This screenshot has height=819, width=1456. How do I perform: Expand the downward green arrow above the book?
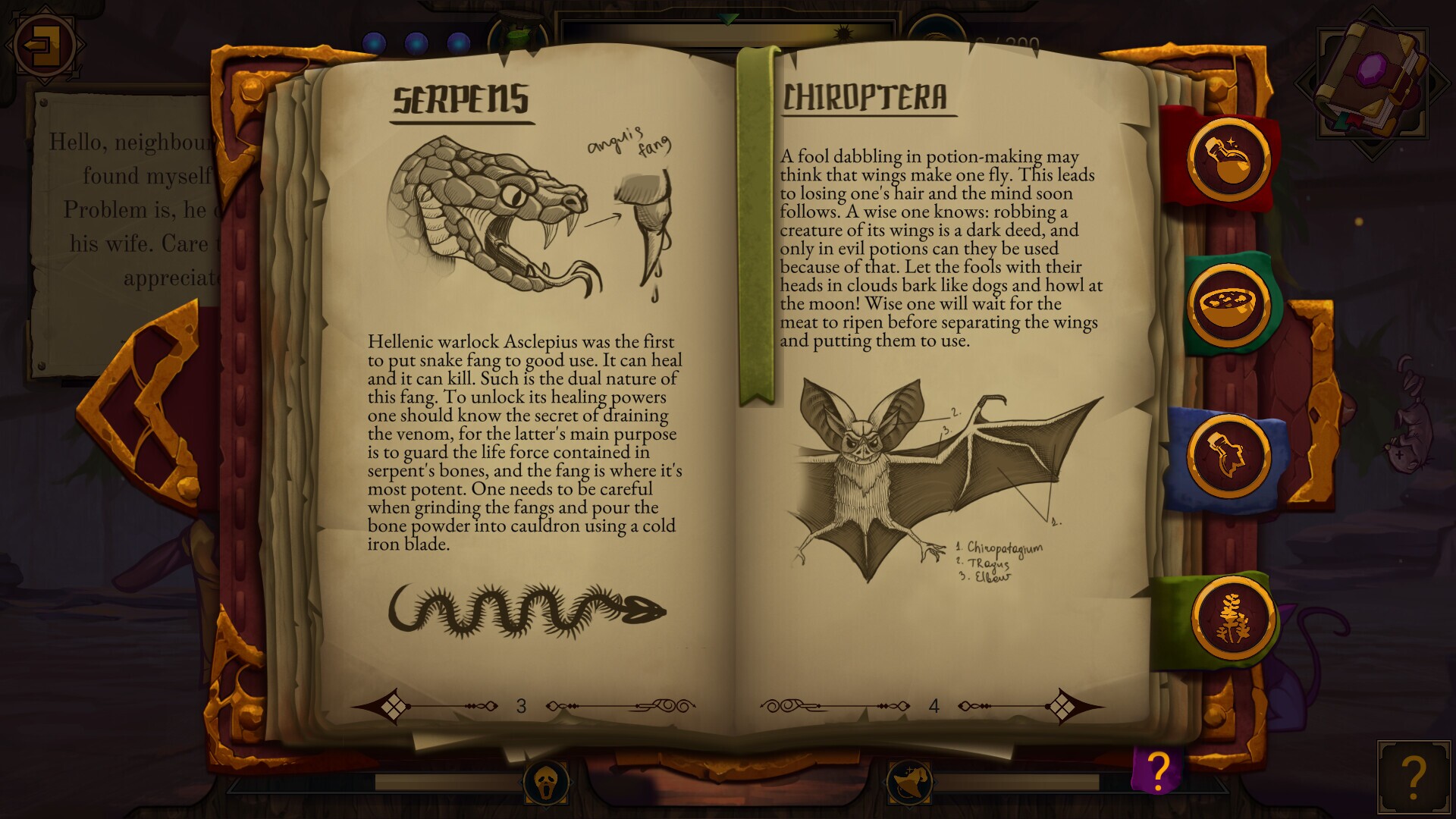coord(728,18)
